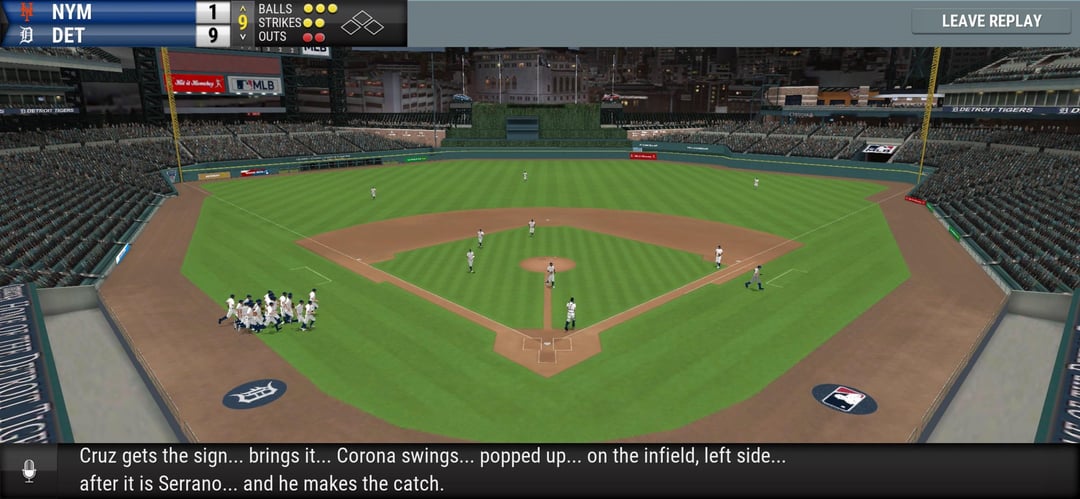Leave the replay view
The image size is (1080, 499).
click(x=990, y=21)
